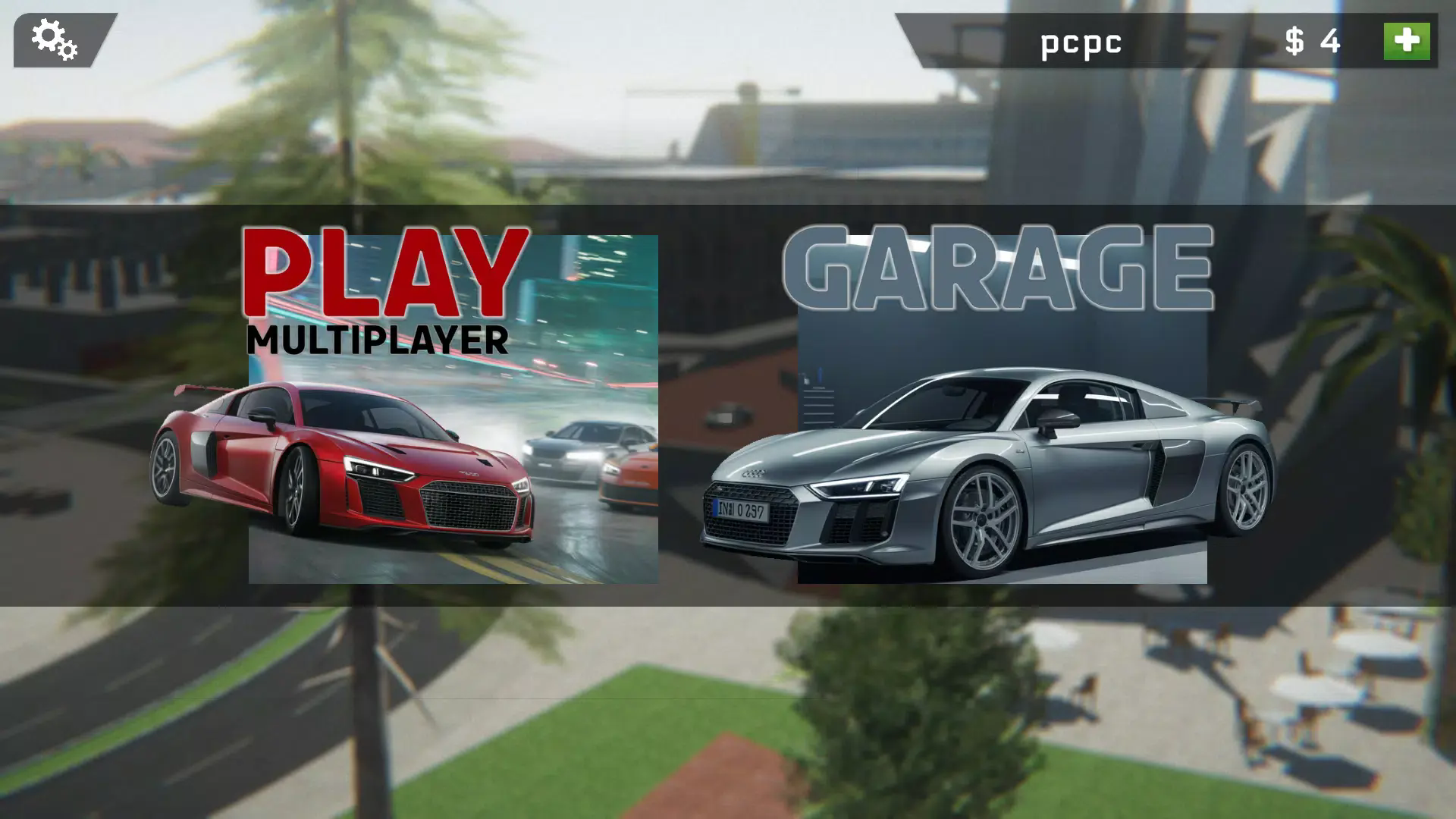1456x819 pixels.
Task: Open settings via the gears icon
Action: 55,40
